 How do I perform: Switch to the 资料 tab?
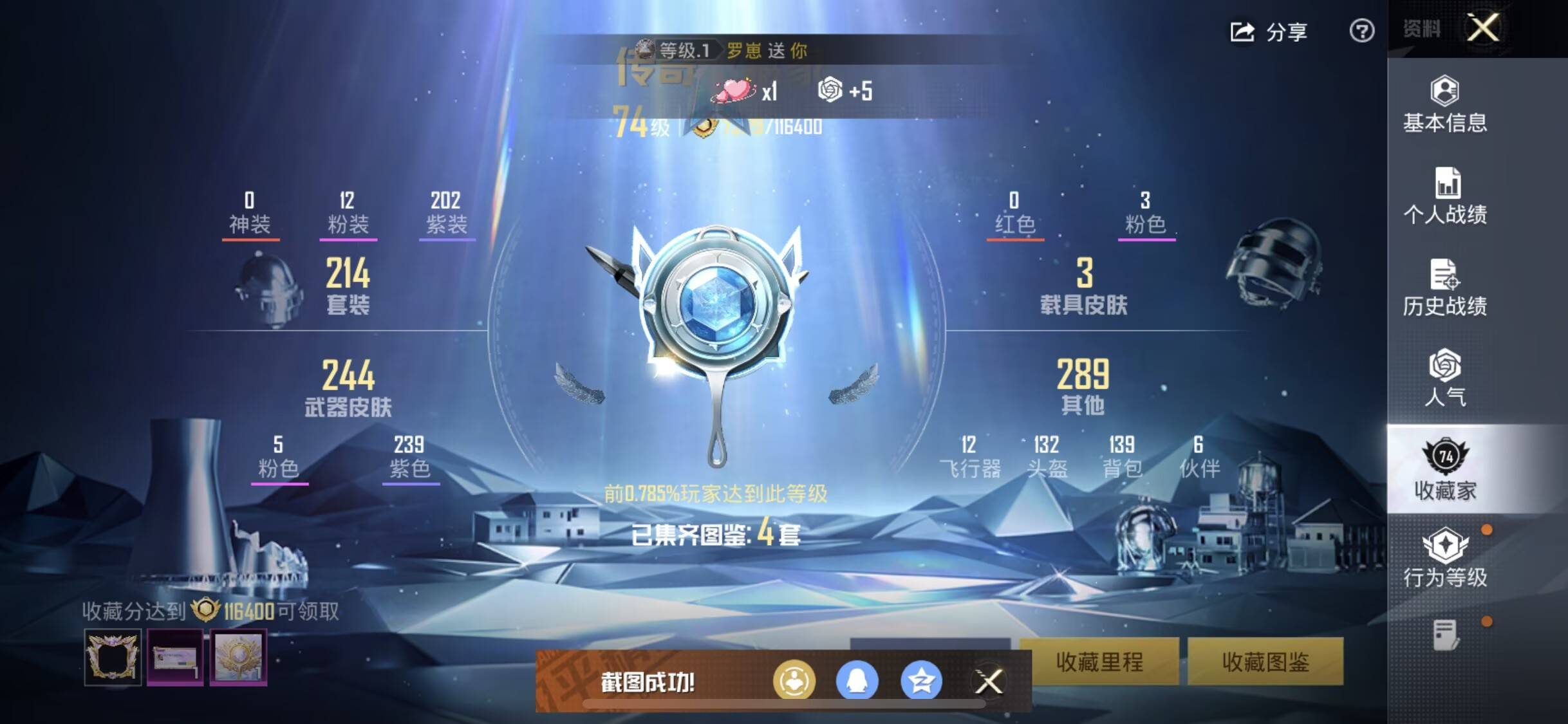(x=1423, y=29)
